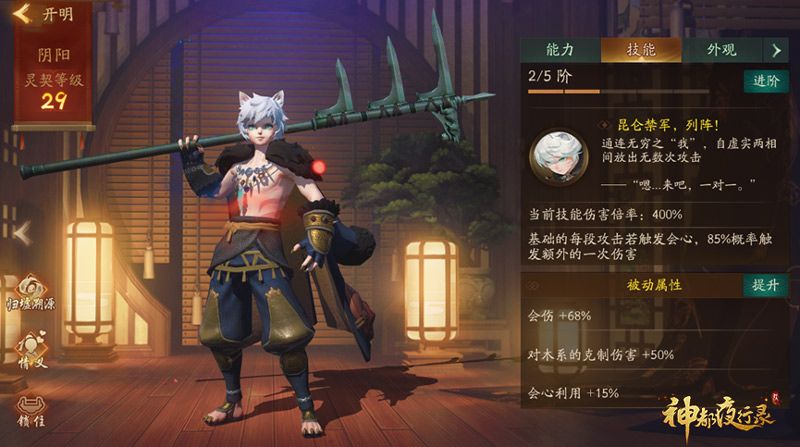The image size is (800, 447).
Task: Select the 技能 tab
Action: click(640, 50)
